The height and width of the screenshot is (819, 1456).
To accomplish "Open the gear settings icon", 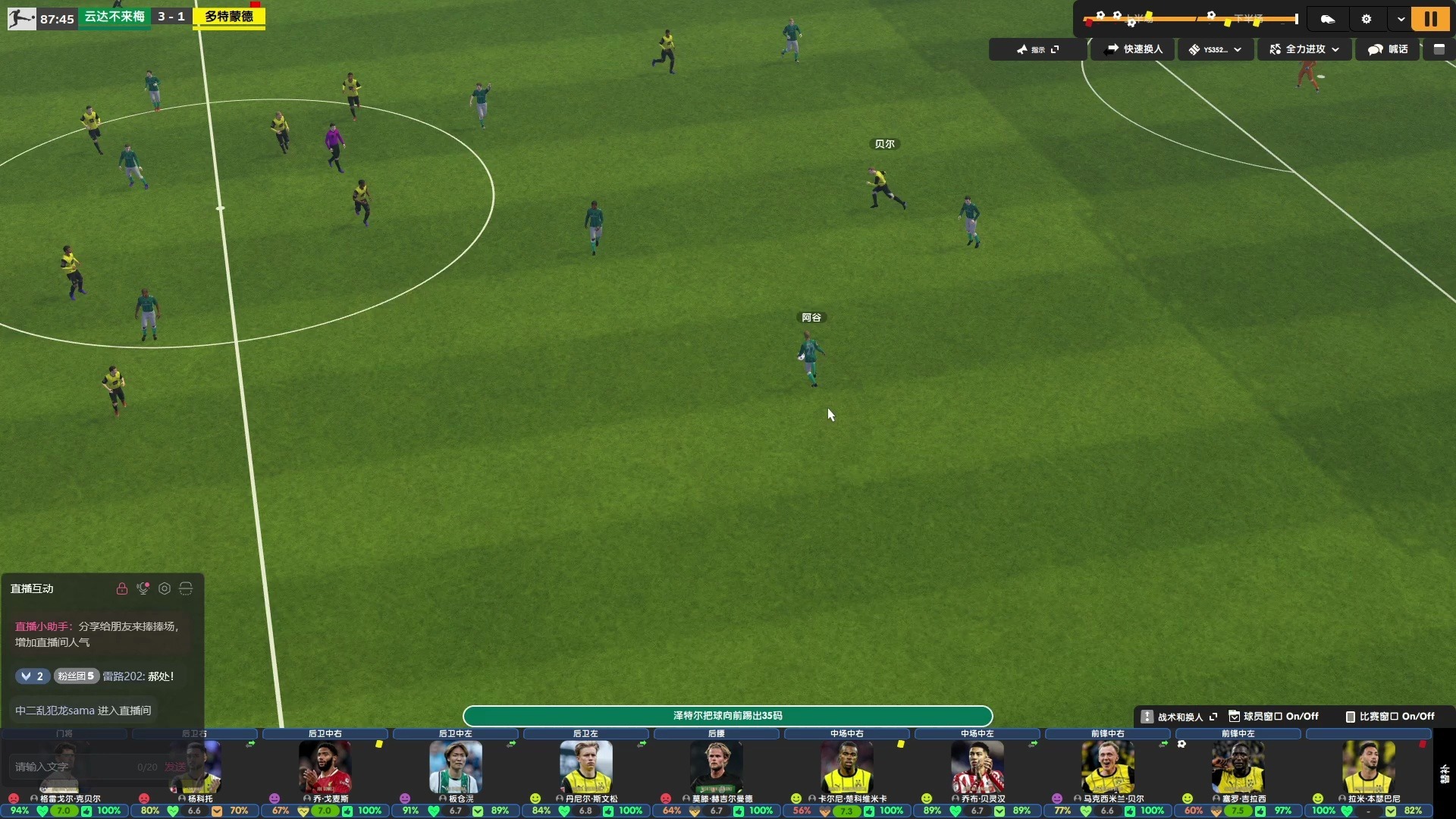I will click(x=1367, y=19).
